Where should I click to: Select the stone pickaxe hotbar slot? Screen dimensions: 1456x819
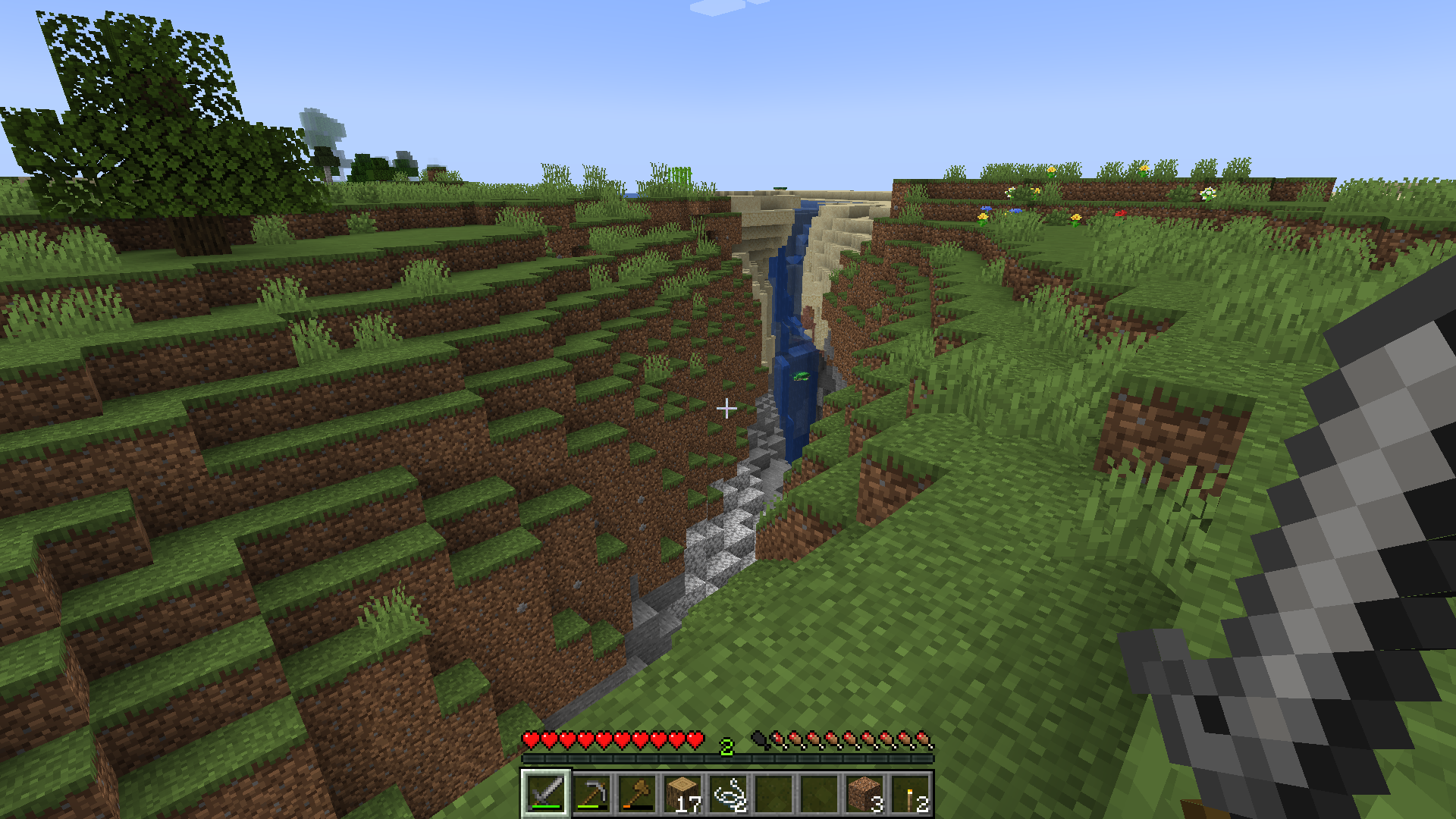click(x=591, y=793)
